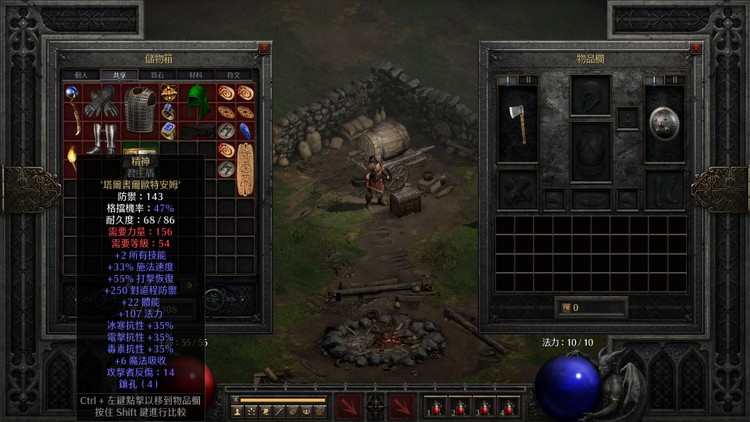Pick up the green hood in the stash
Viewport: 750px width, 422px height.
pyautogui.click(x=199, y=101)
